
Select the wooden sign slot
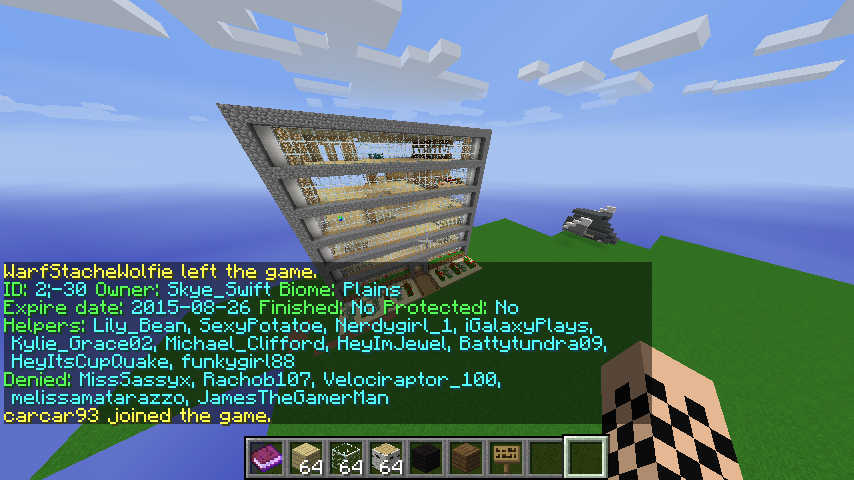coord(506,457)
